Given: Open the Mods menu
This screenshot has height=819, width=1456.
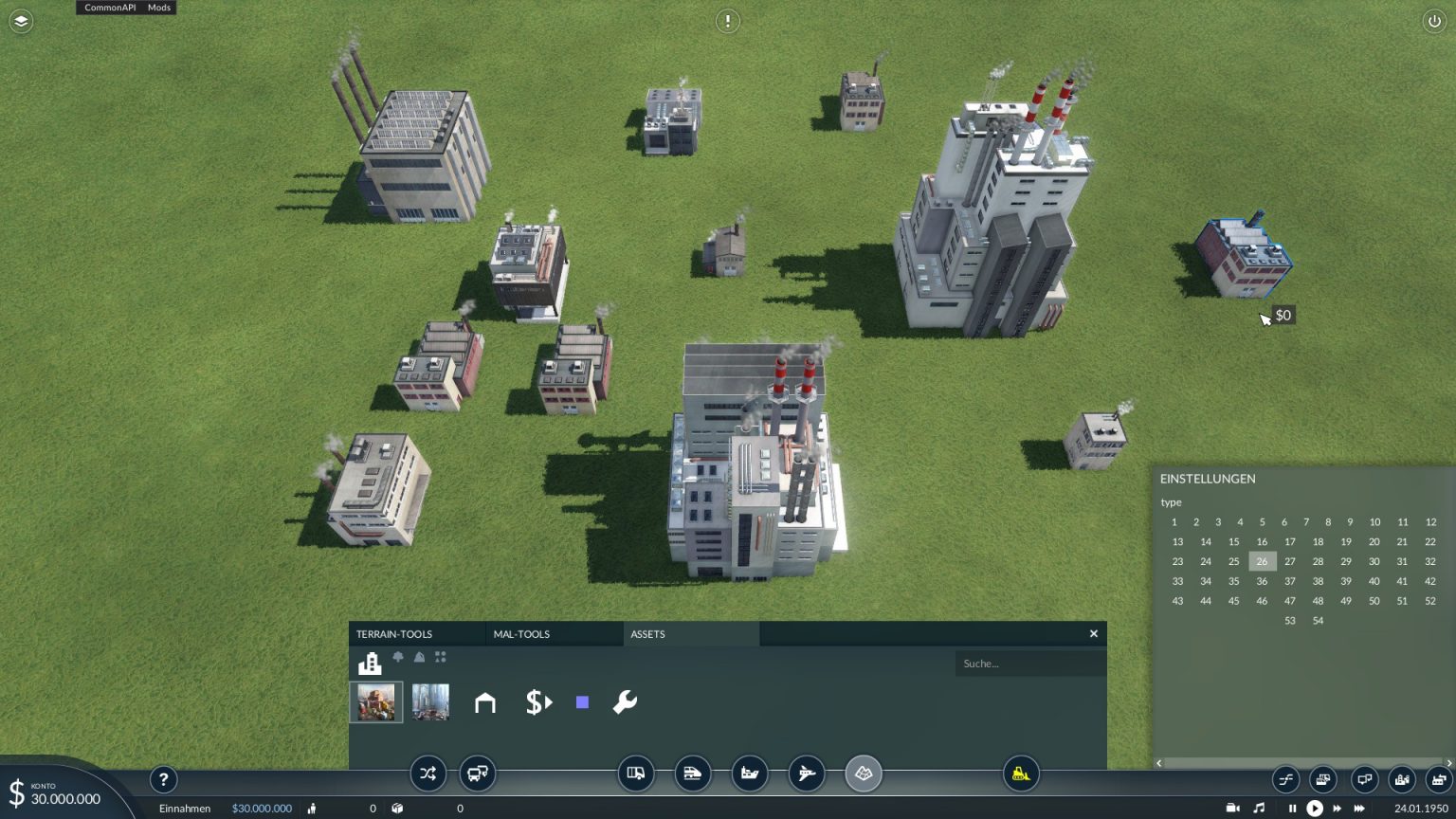Looking at the screenshot, I should 158,8.
